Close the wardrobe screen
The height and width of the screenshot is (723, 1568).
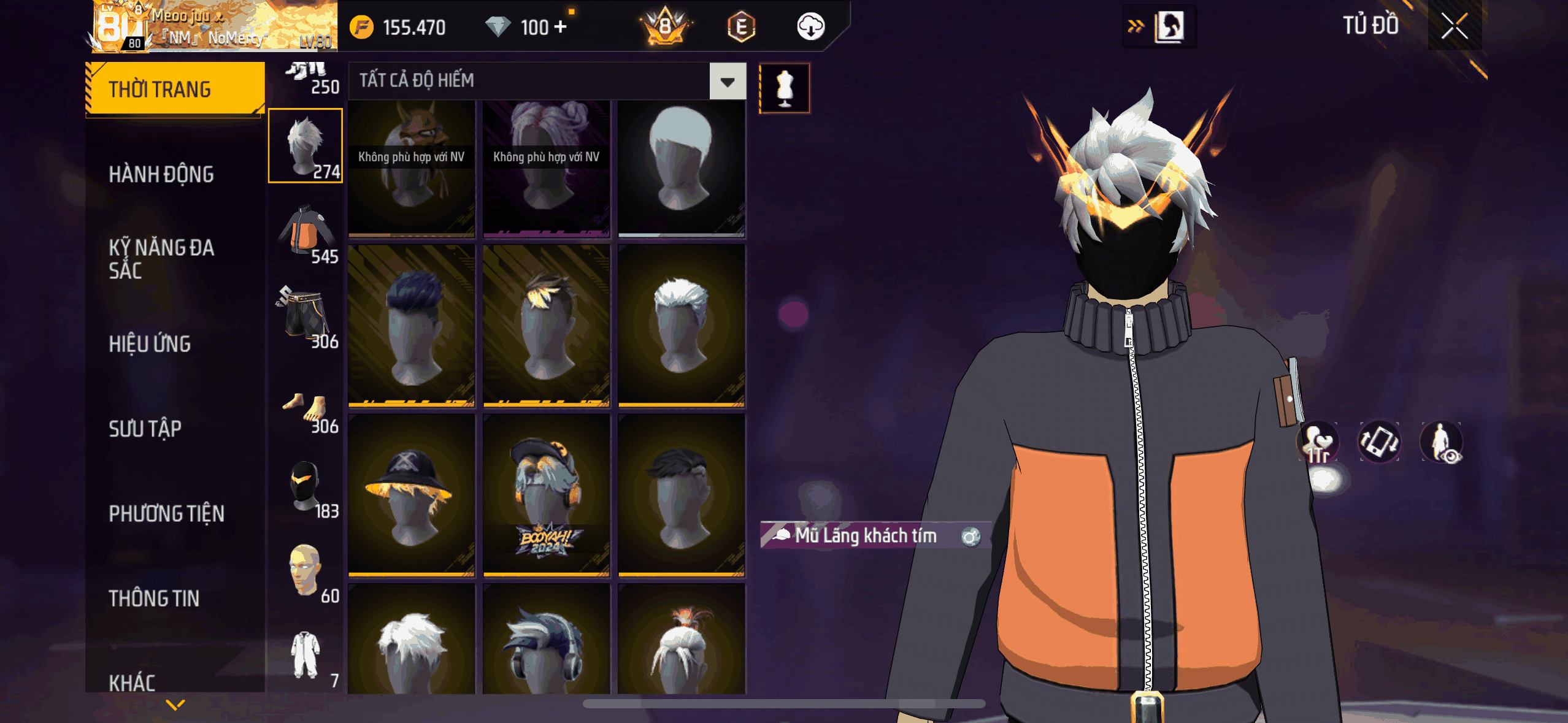[1454, 26]
